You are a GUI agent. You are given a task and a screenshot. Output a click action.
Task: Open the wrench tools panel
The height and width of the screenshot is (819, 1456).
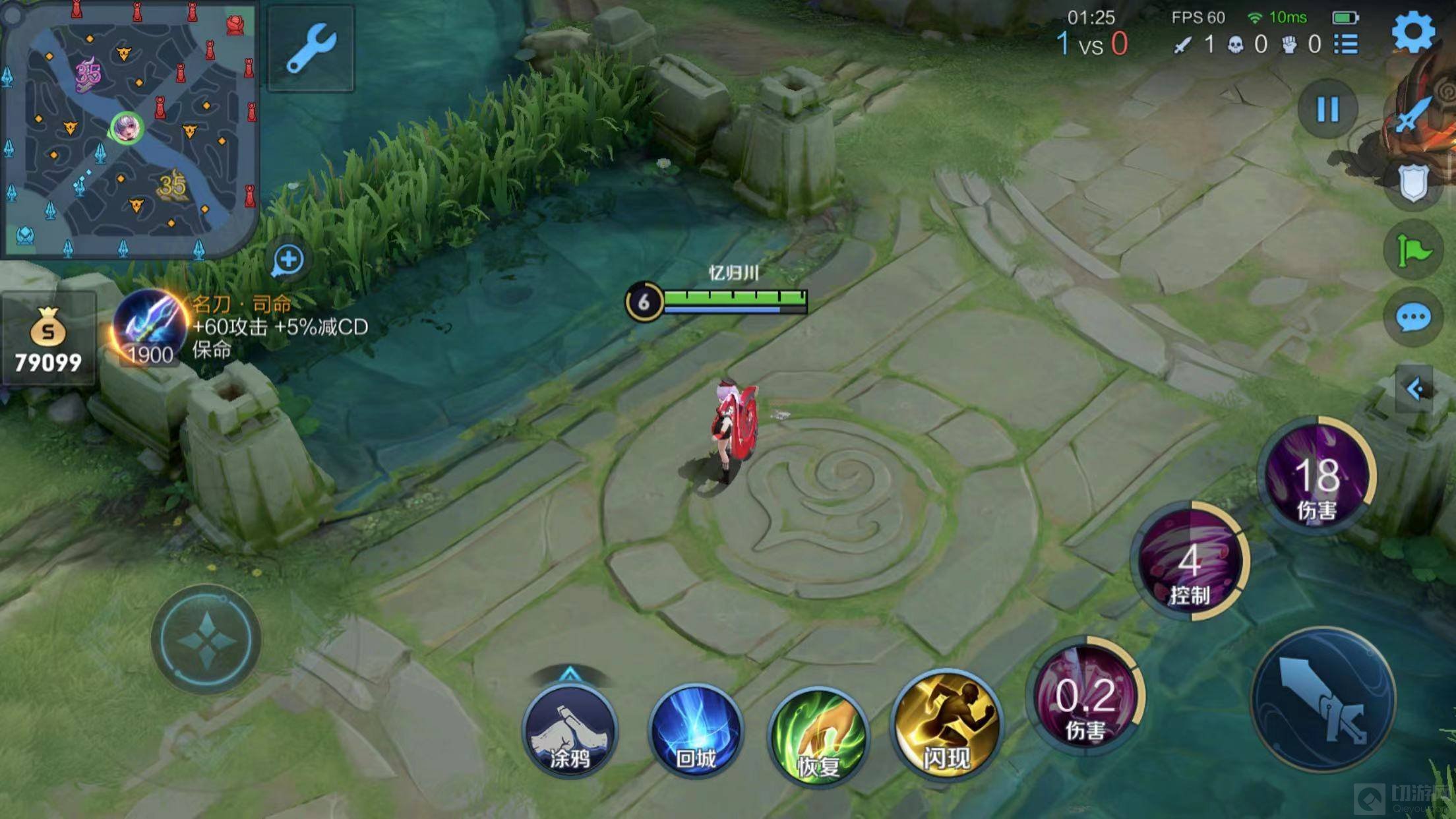311,48
